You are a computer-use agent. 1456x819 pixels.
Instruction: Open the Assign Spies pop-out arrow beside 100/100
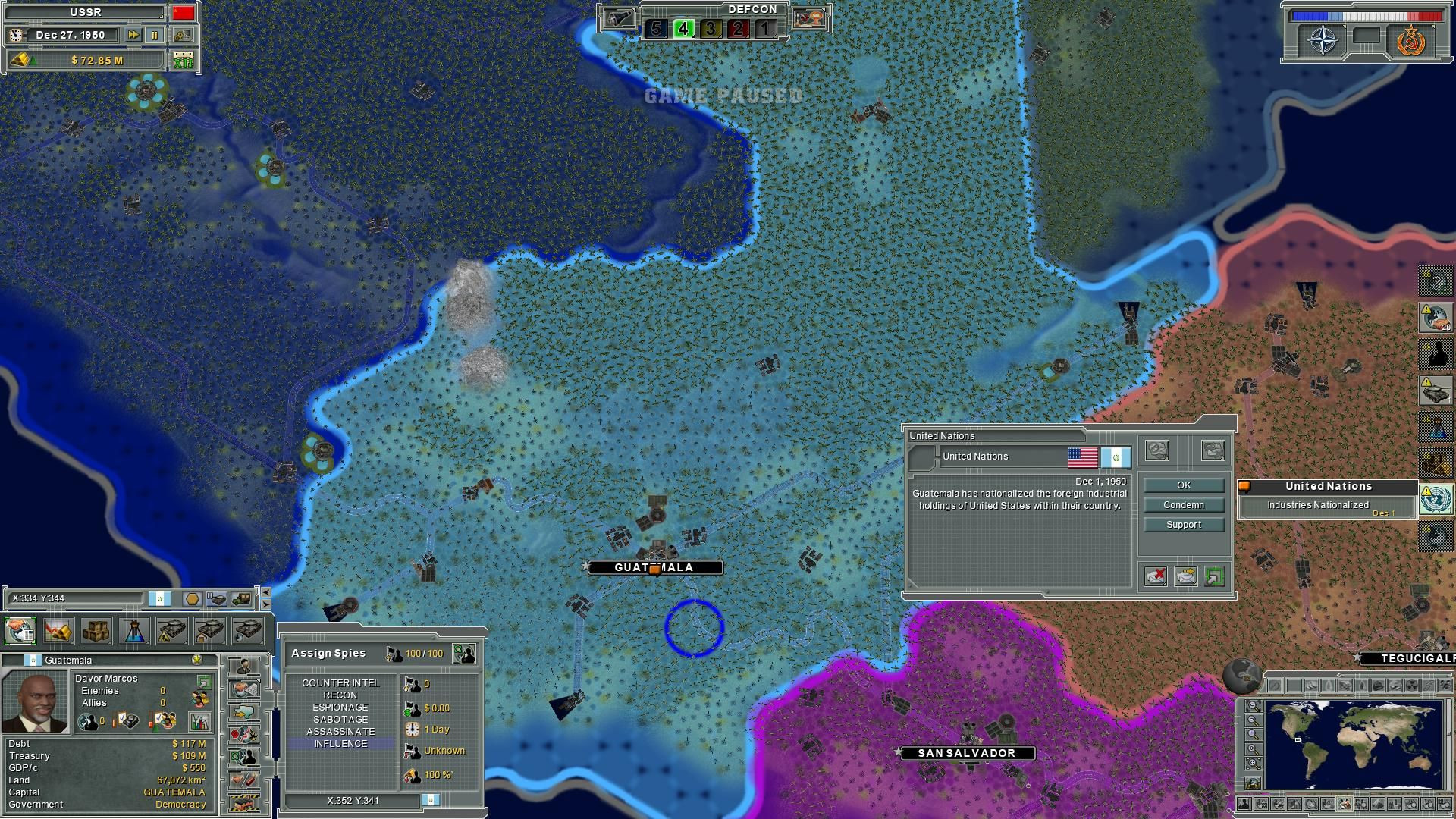[x=464, y=654]
